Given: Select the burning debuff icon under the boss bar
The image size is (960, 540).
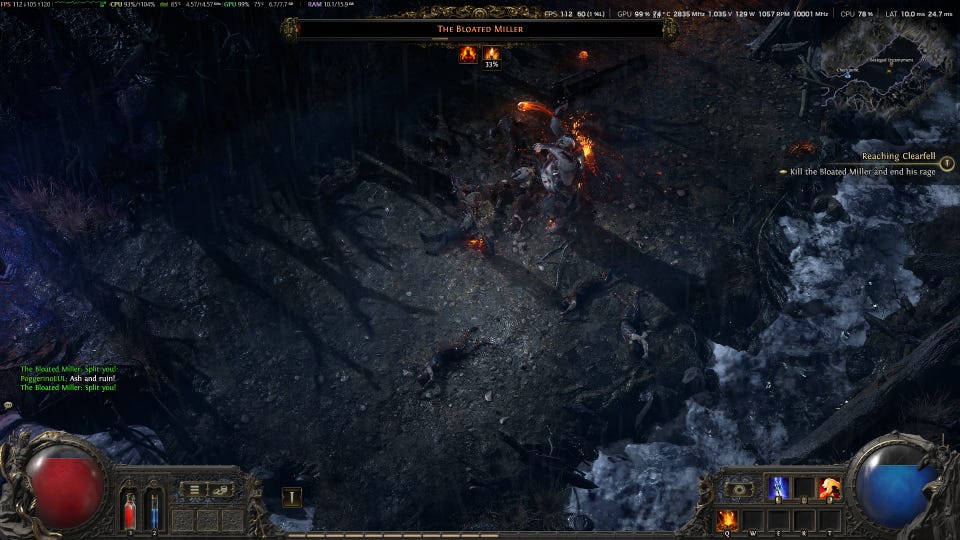Looking at the screenshot, I should point(467,53).
